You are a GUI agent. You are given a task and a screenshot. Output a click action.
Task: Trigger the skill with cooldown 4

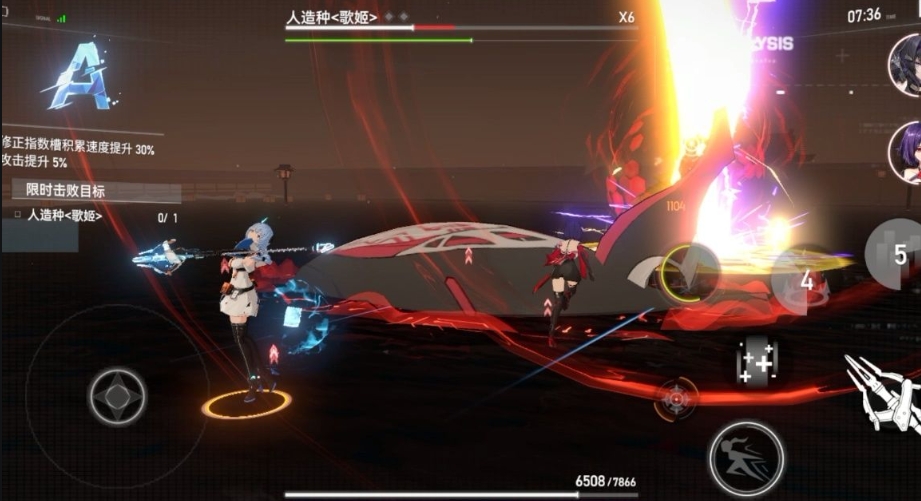805,280
